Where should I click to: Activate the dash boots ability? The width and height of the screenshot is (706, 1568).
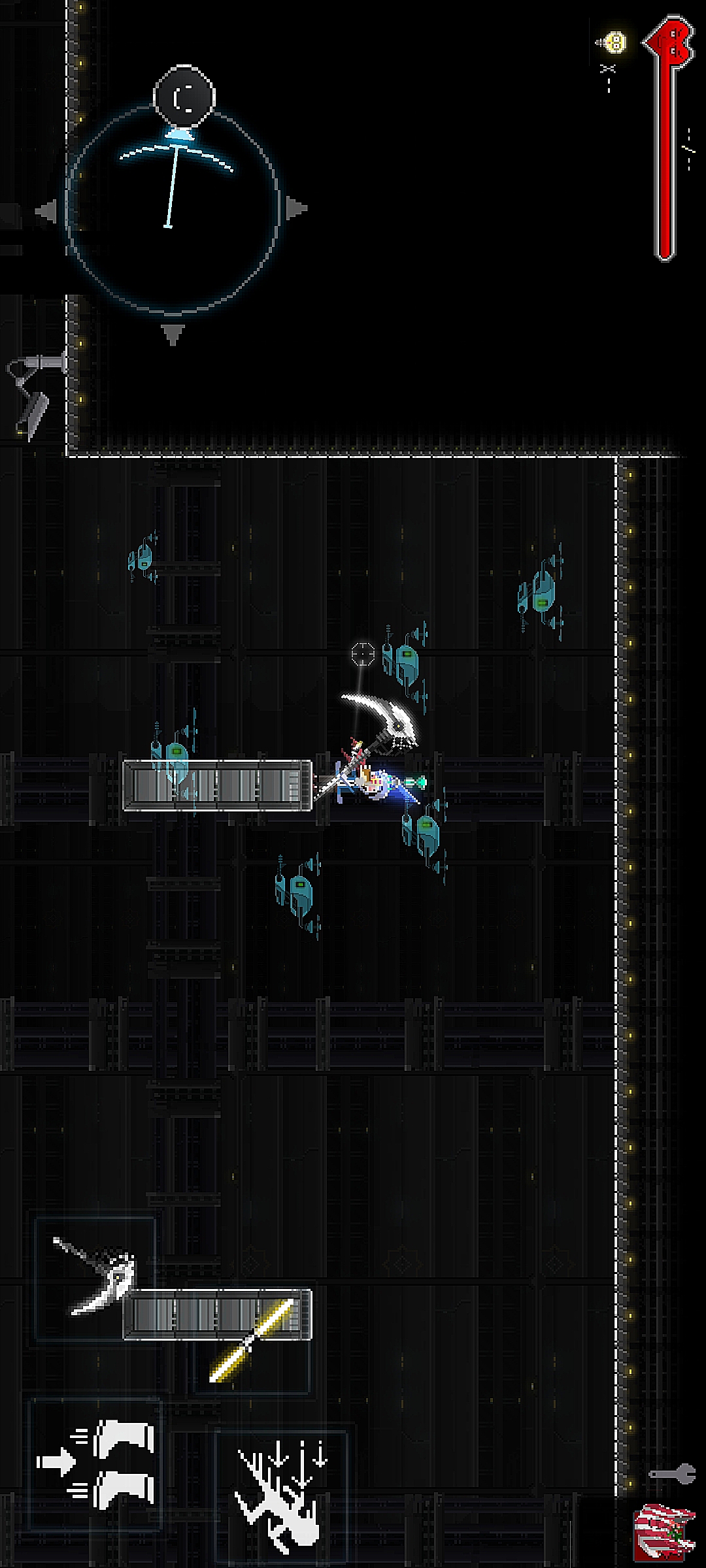(x=96, y=1463)
